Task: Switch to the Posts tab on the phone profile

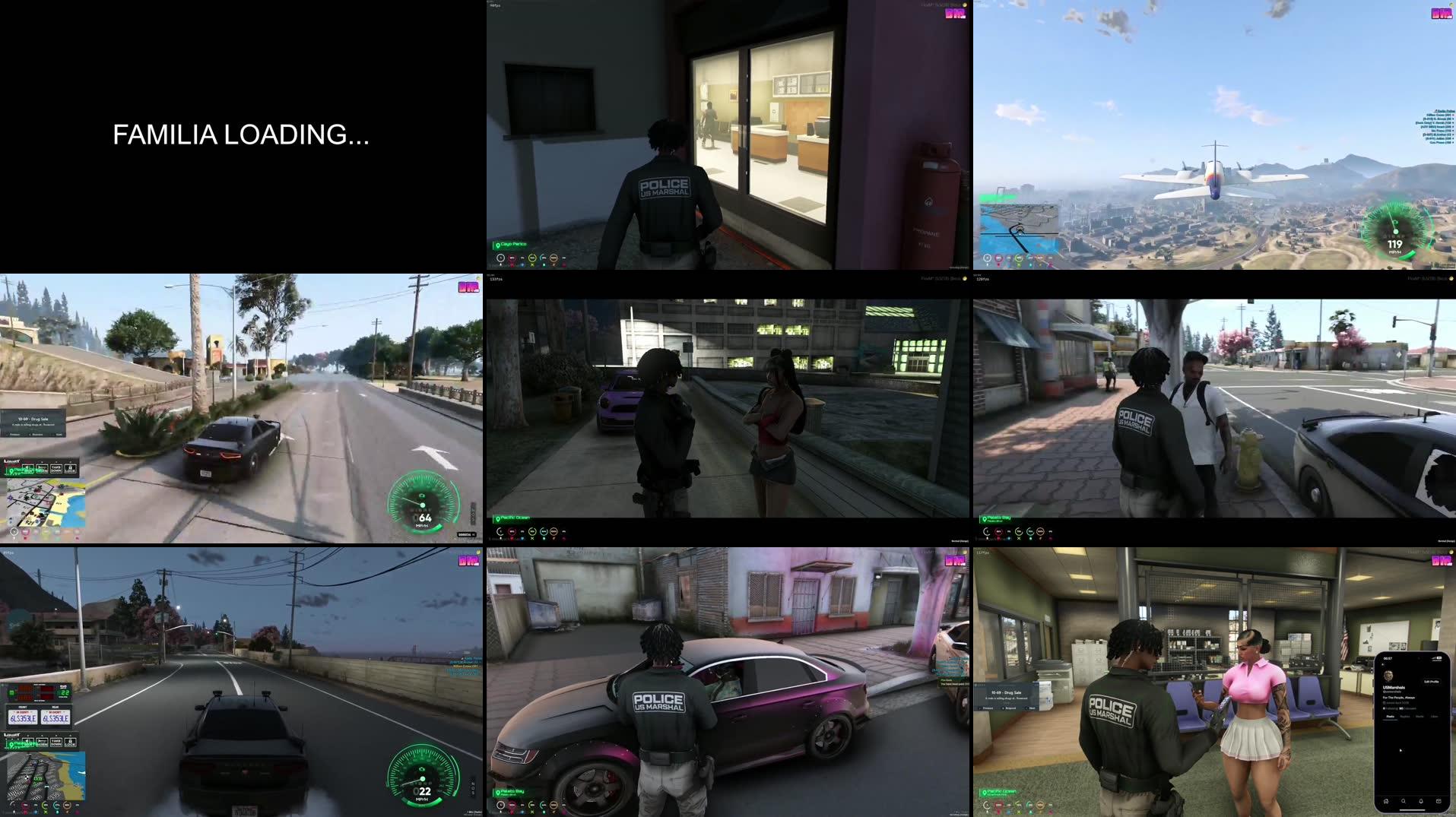Action: [x=1391, y=717]
